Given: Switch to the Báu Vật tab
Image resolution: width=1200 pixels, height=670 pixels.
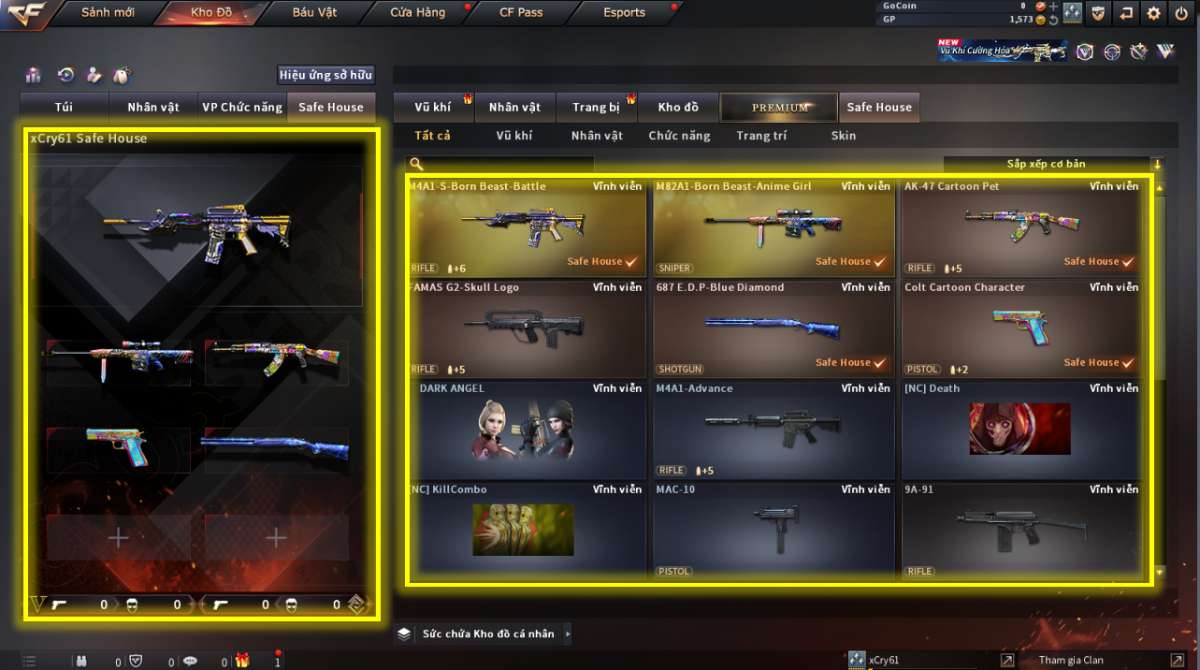Looking at the screenshot, I should click(316, 13).
